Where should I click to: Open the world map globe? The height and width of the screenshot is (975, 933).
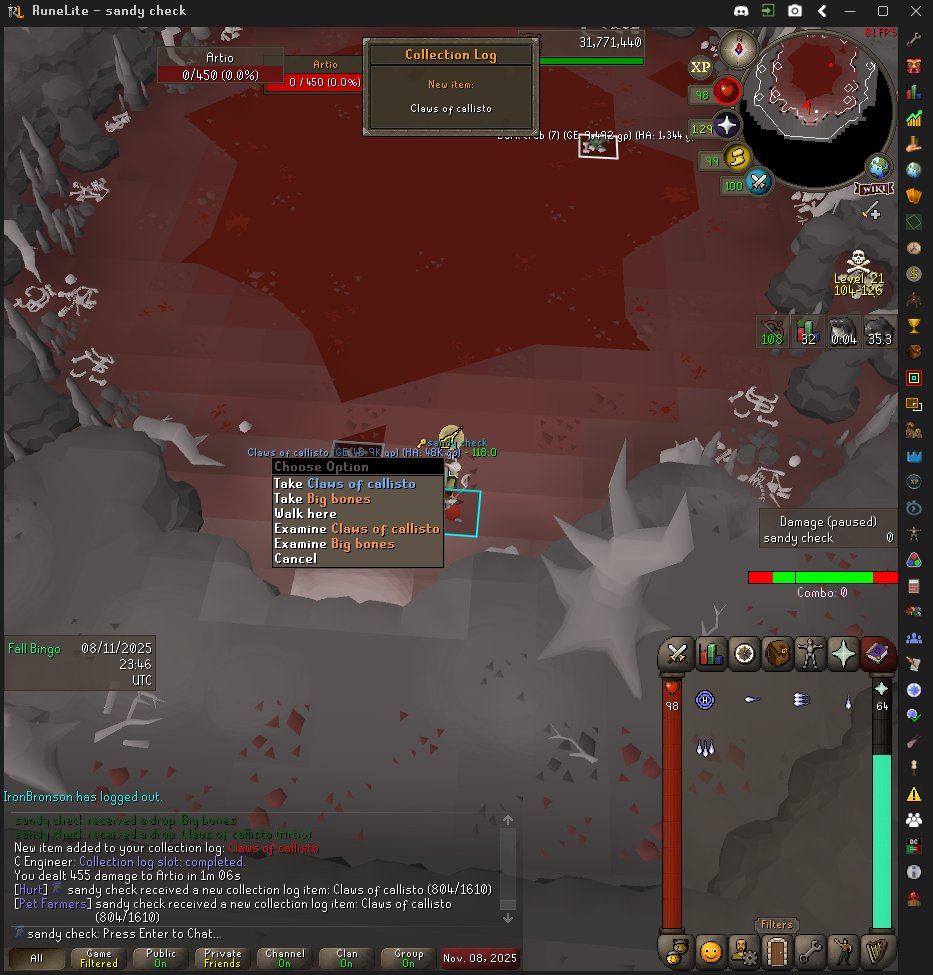(x=880, y=166)
